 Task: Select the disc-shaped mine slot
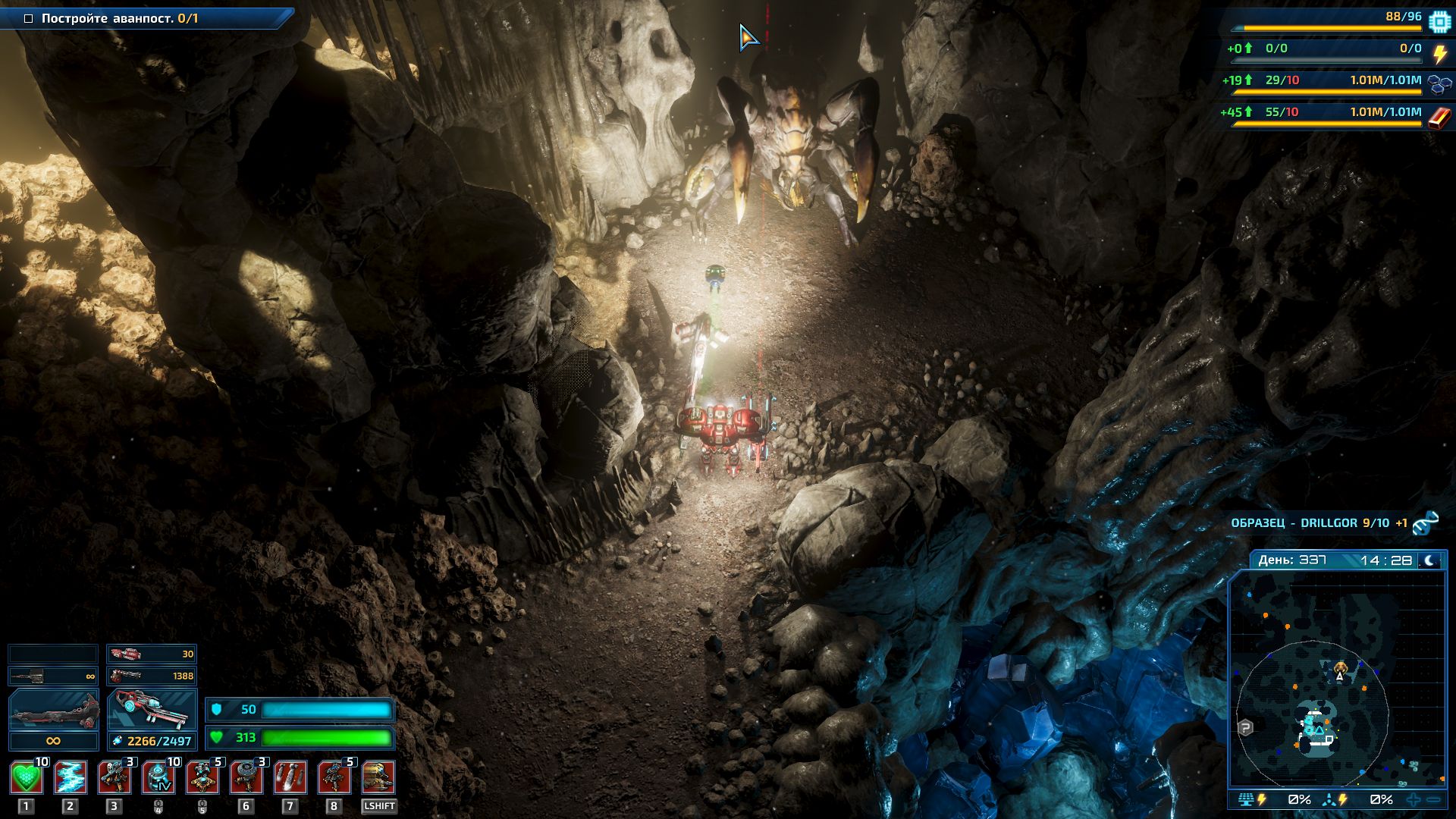click(246, 778)
